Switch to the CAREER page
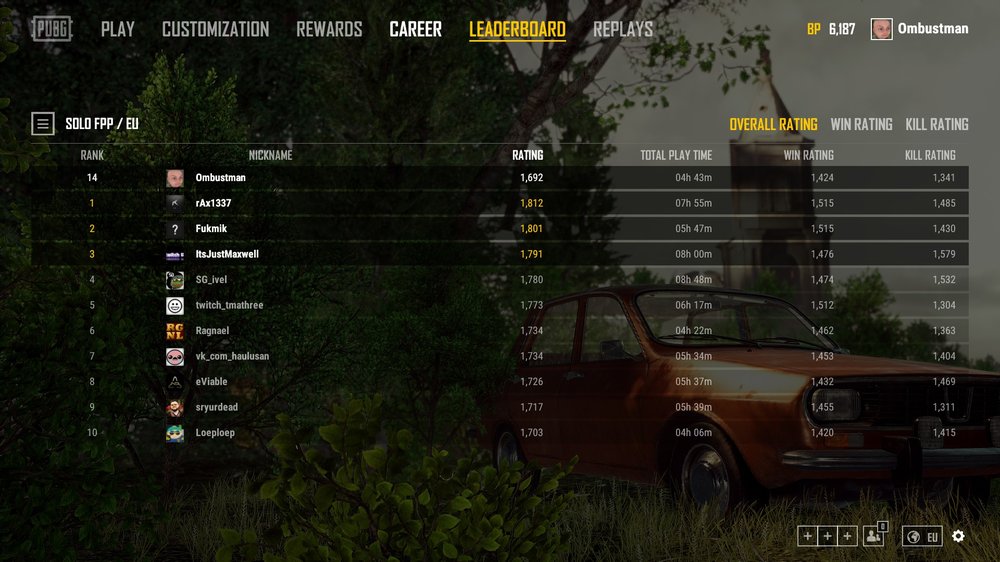This screenshot has height=562, width=1000. 415,29
